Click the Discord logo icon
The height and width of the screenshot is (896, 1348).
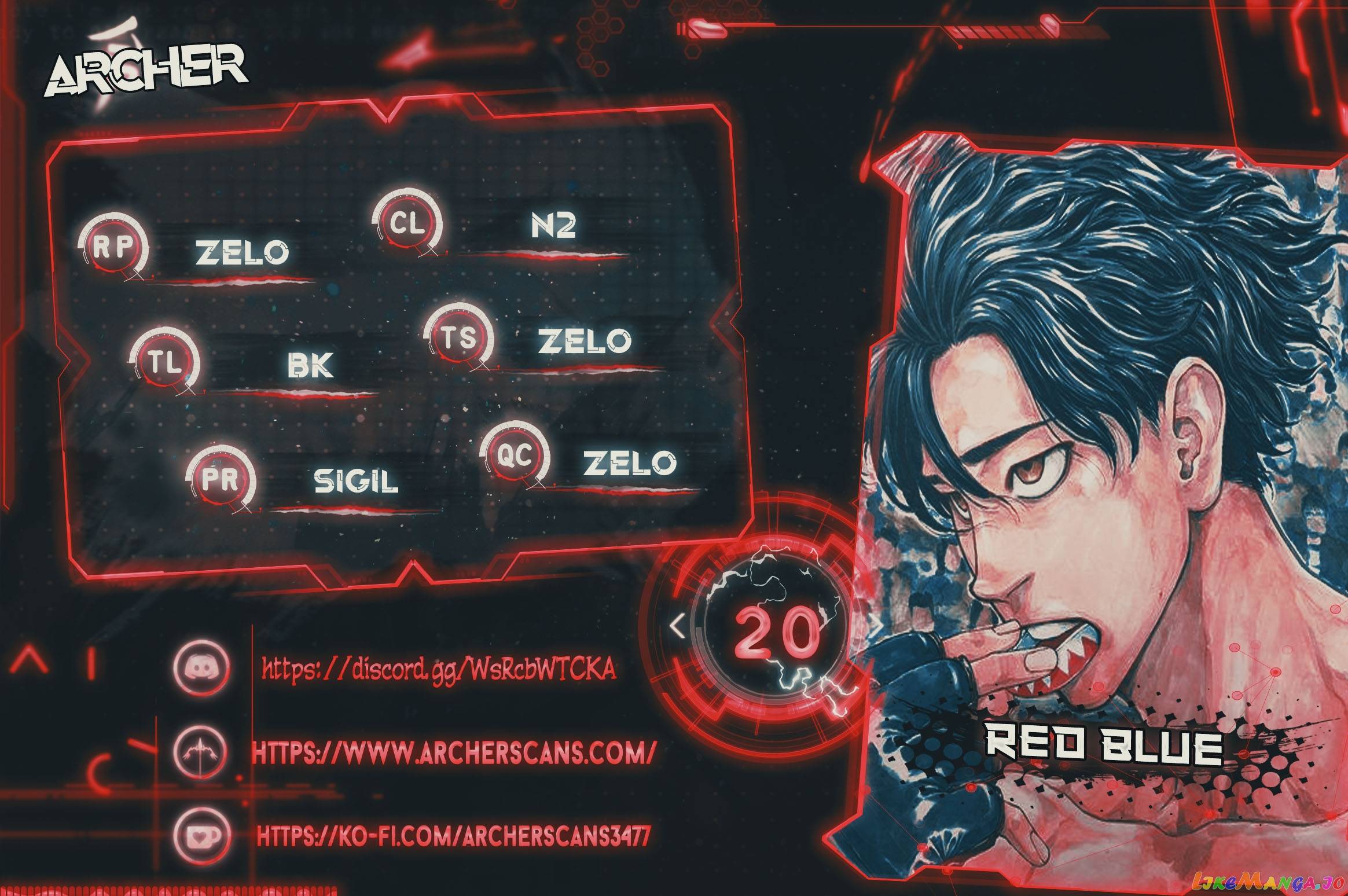[201, 669]
